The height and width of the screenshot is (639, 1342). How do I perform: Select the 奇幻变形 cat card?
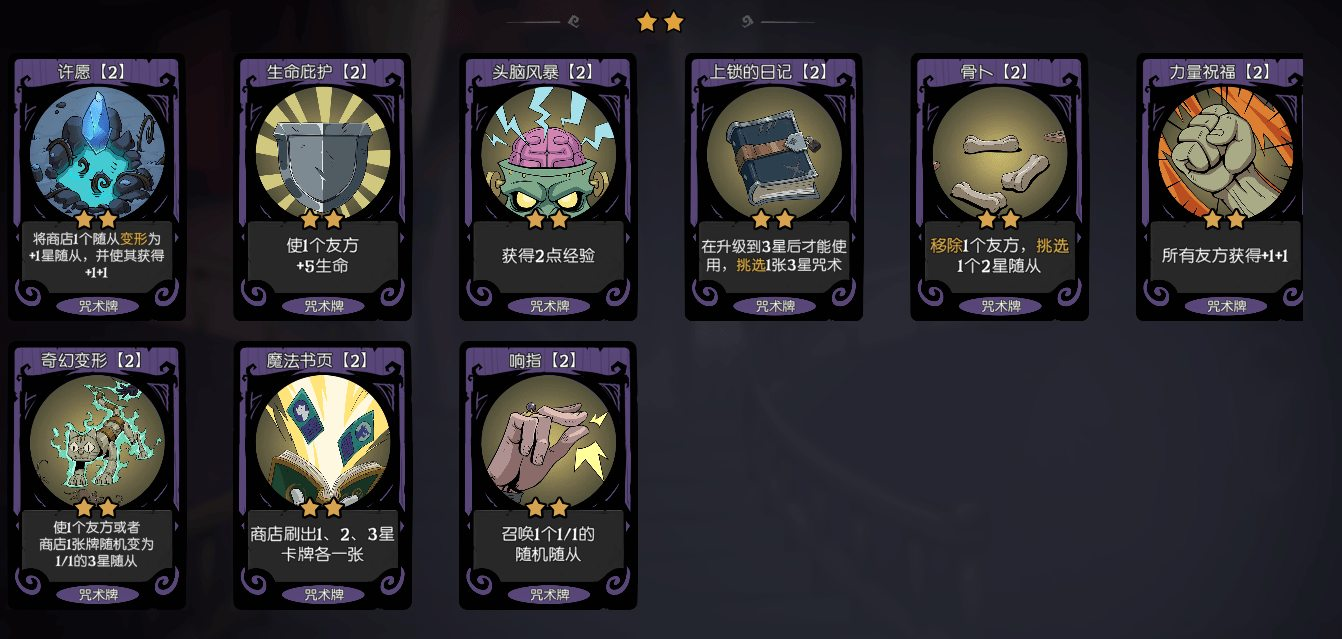click(x=97, y=476)
